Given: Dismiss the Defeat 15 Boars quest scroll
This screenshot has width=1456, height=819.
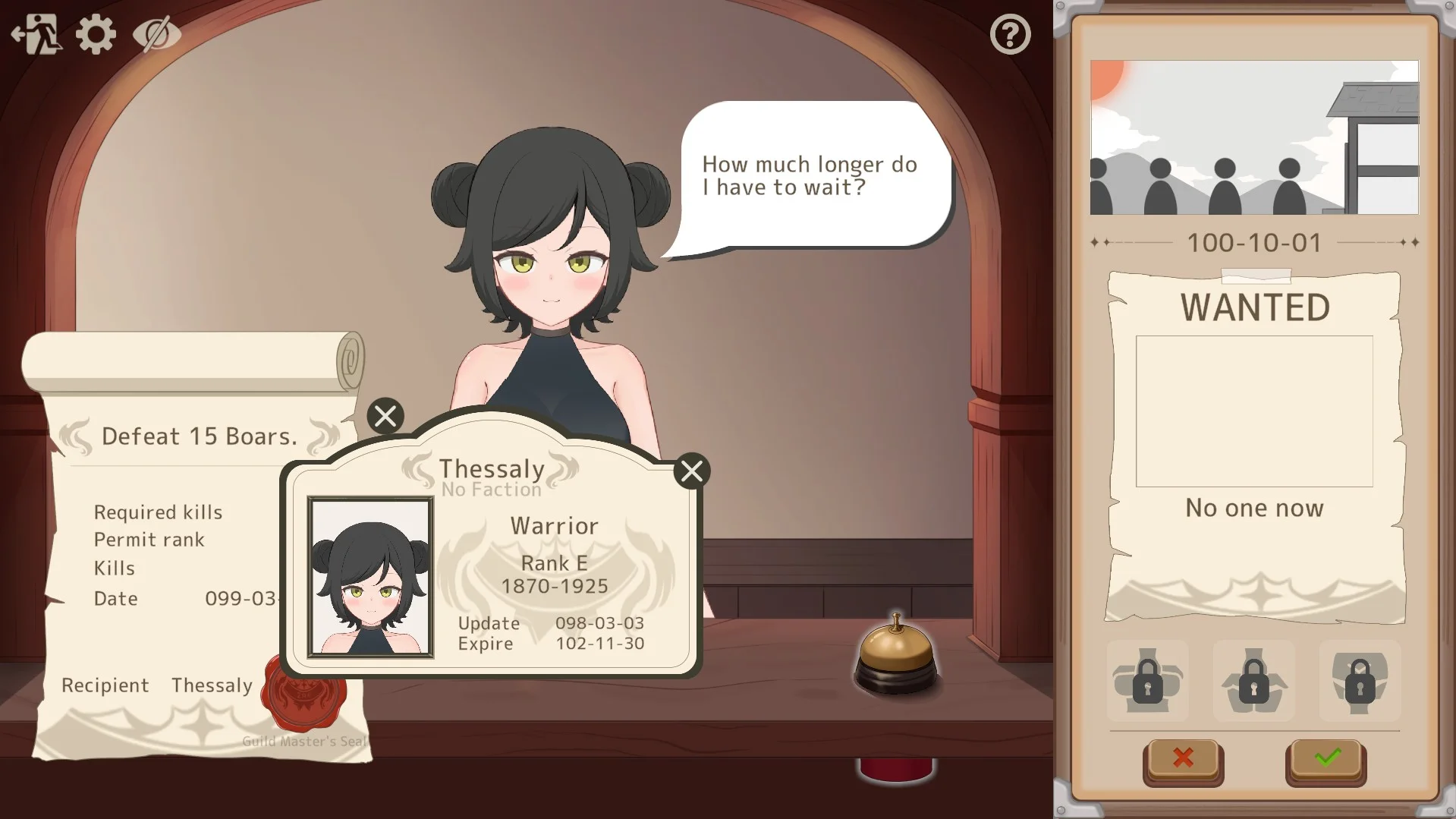Looking at the screenshot, I should (x=385, y=416).
